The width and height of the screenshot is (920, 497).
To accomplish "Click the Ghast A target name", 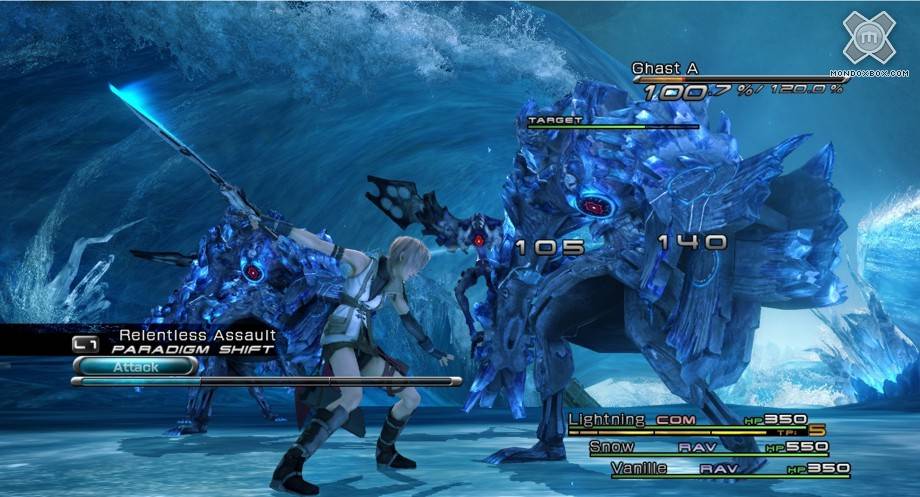I will point(665,69).
